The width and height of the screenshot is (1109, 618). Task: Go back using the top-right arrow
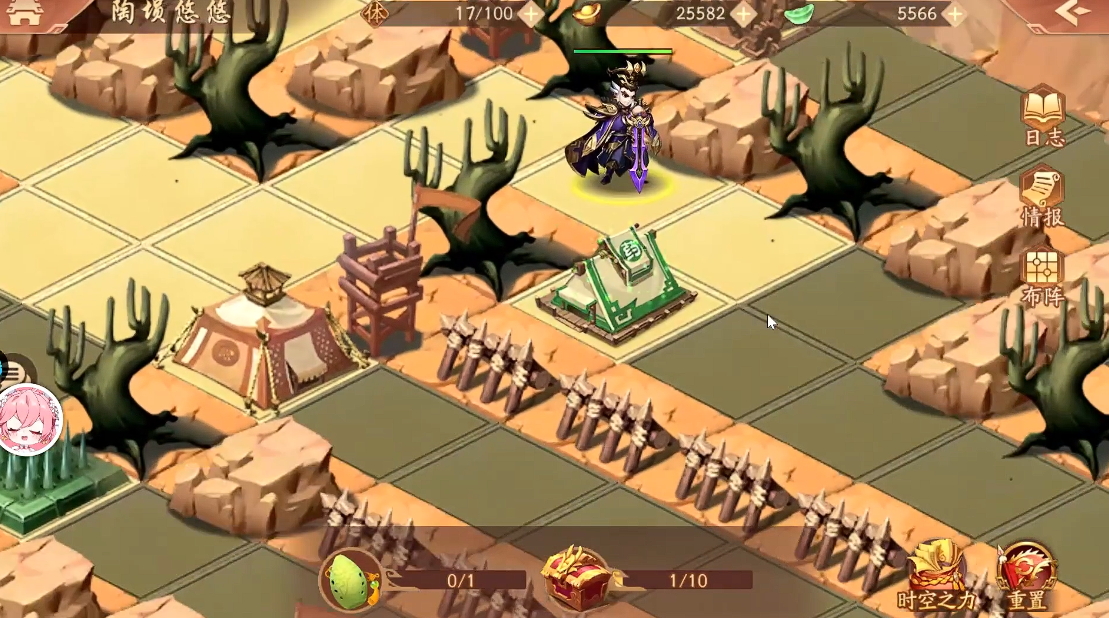(1072, 13)
